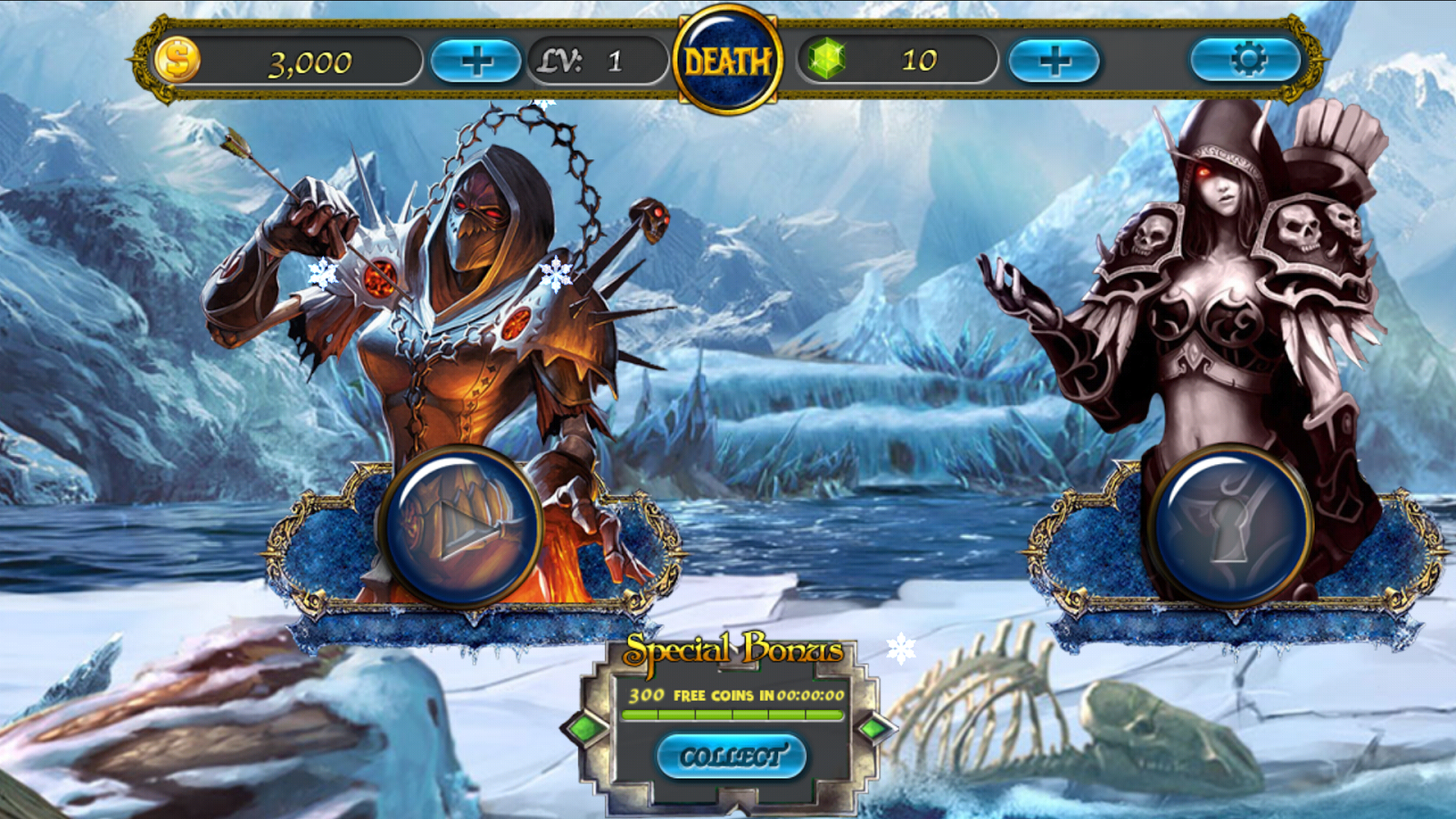Viewport: 1456px width, 819px height.
Task: Open settings with the gear button
Action: (1247, 60)
